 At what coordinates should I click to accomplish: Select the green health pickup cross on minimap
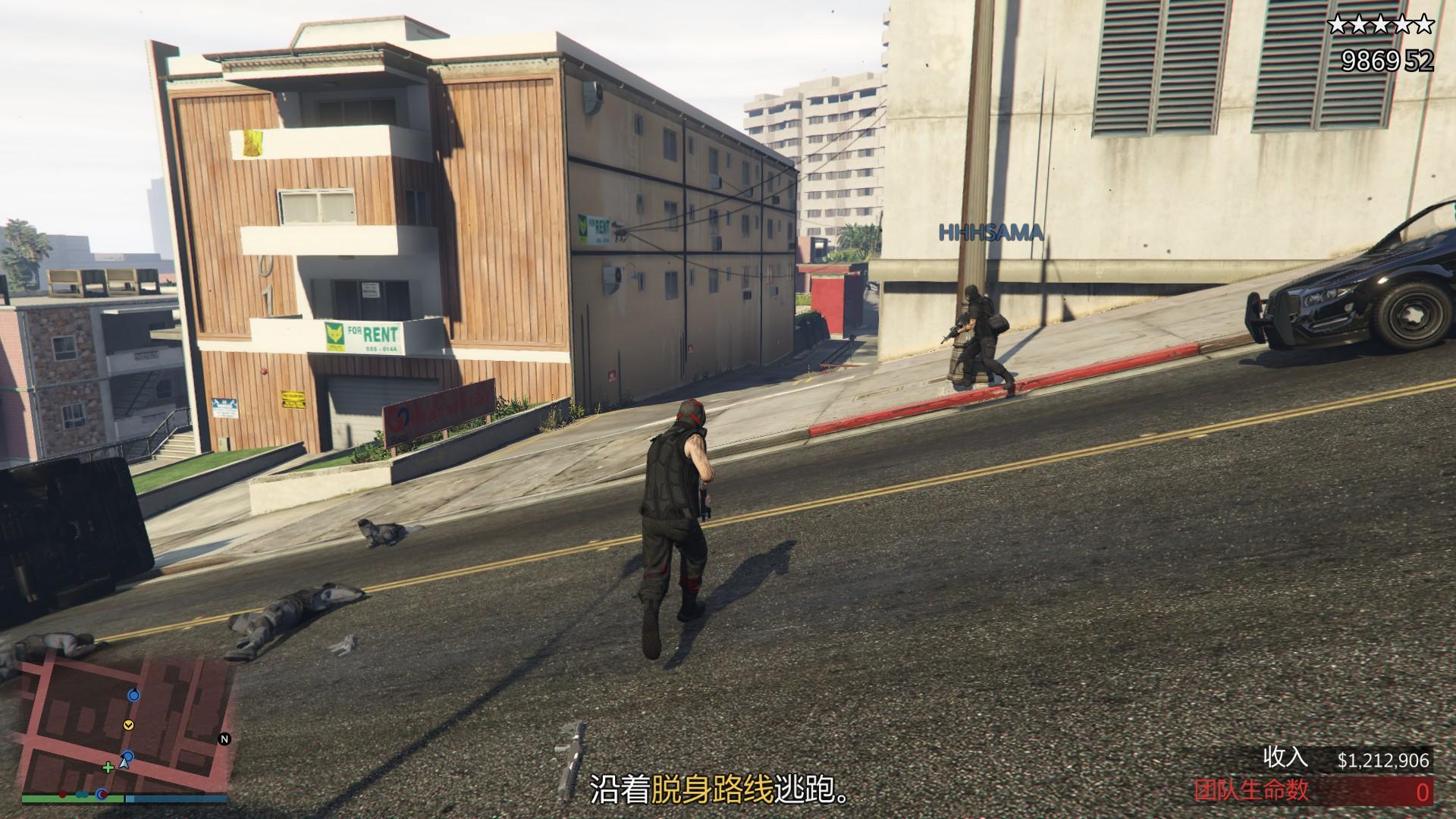[108, 767]
